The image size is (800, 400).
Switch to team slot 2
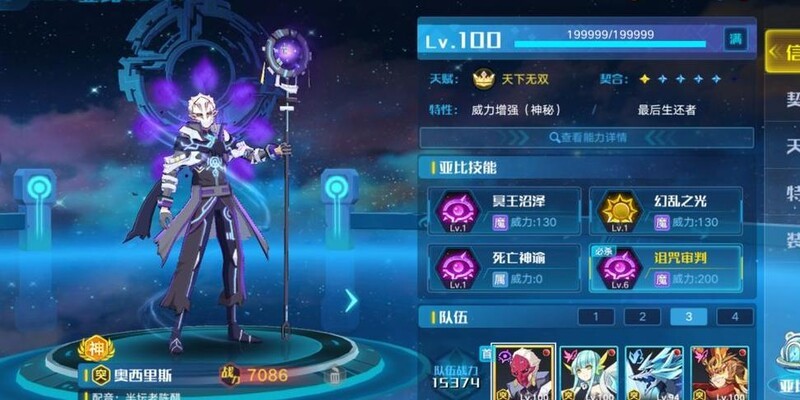(x=642, y=318)
